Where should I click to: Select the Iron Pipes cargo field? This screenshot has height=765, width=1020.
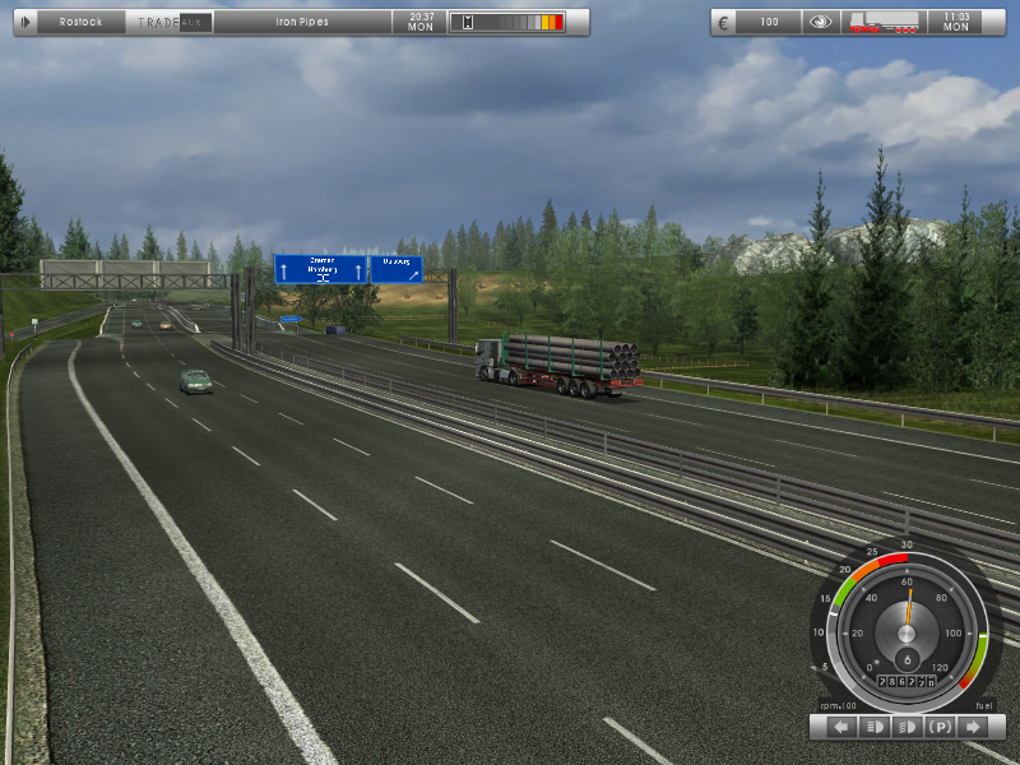(301, 22)
